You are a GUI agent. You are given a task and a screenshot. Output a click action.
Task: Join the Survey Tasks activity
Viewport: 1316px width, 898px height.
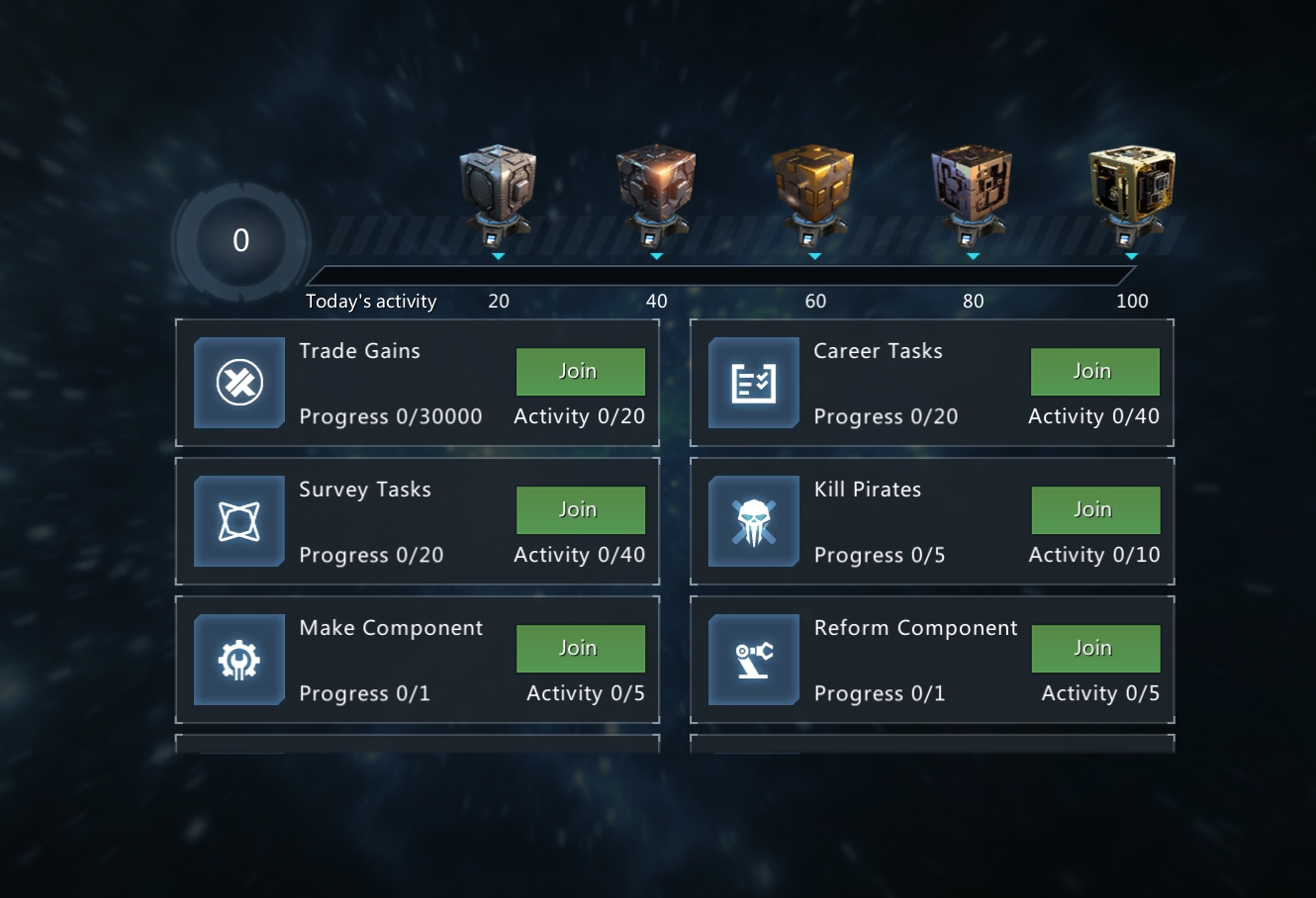(x=580, y=510)
